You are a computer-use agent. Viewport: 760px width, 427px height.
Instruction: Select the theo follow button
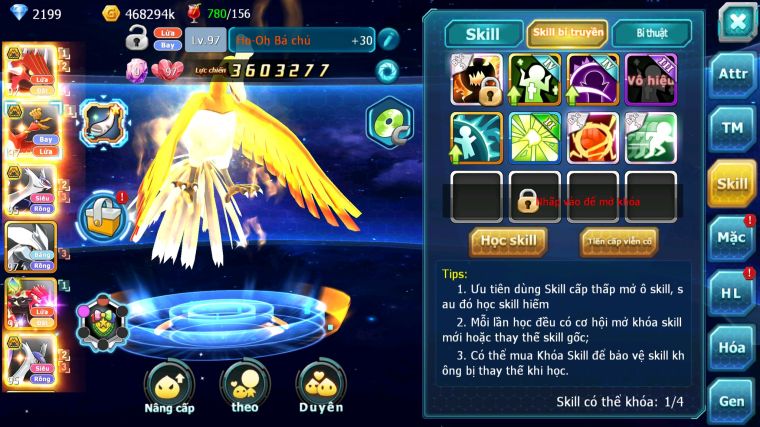[x=244, y=385]
